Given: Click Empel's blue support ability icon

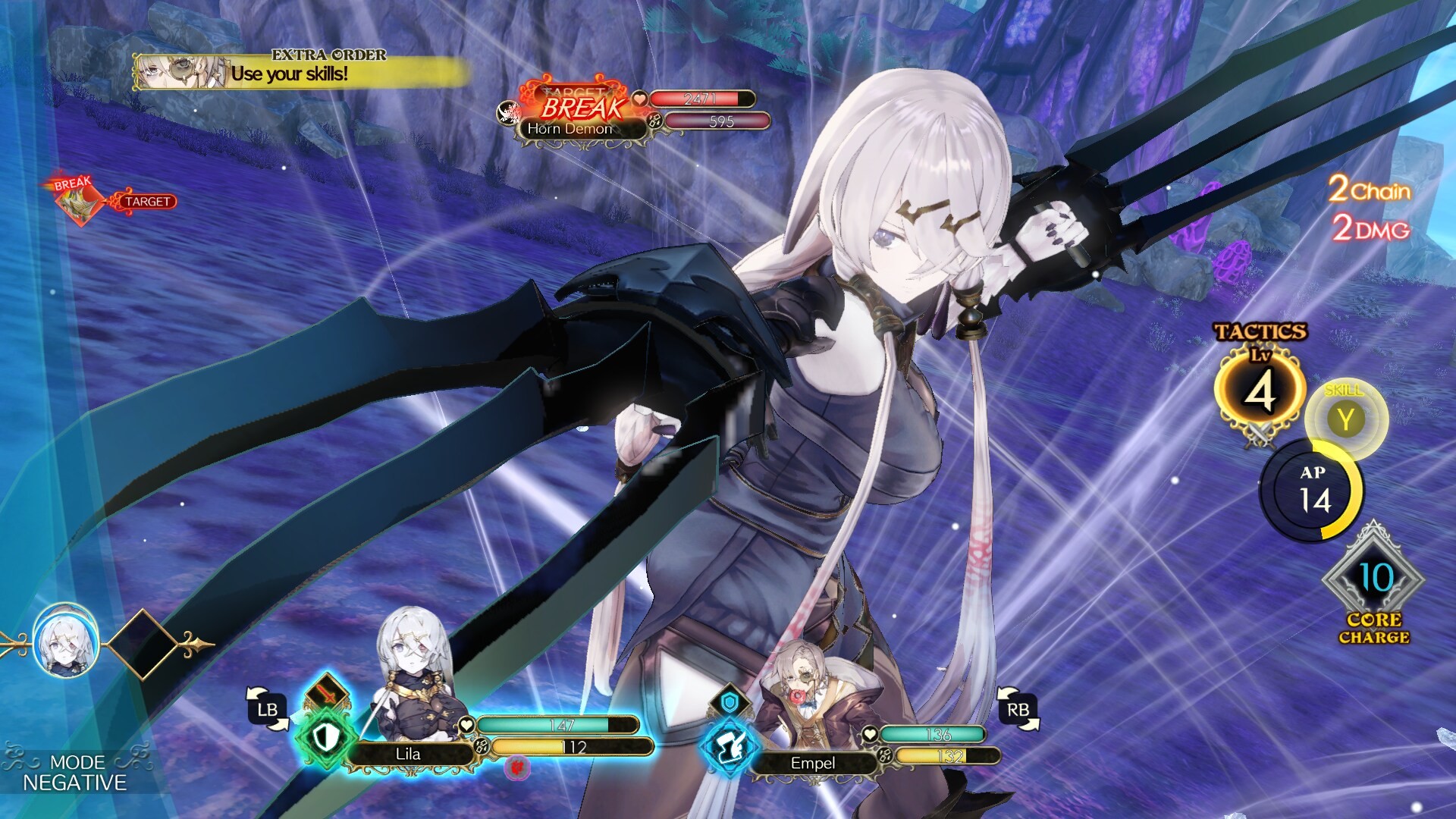Looking at the screenshot, I should [x=730, y=746].
